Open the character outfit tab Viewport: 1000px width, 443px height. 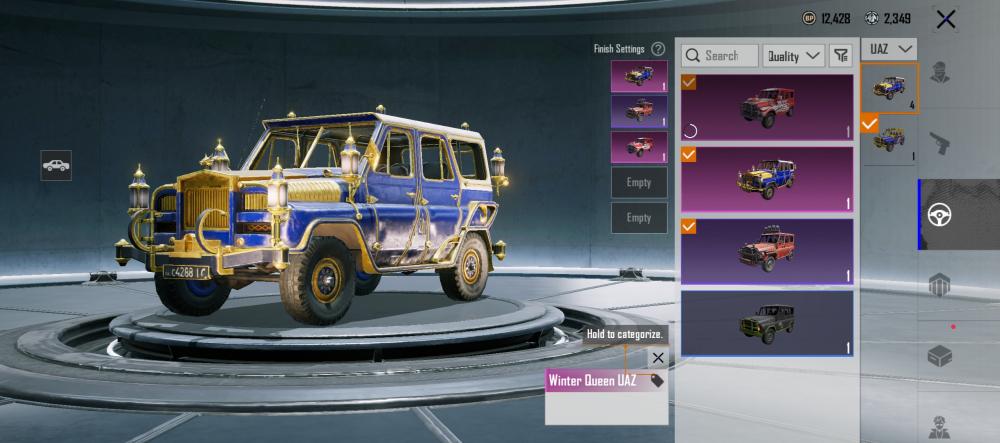939,72
